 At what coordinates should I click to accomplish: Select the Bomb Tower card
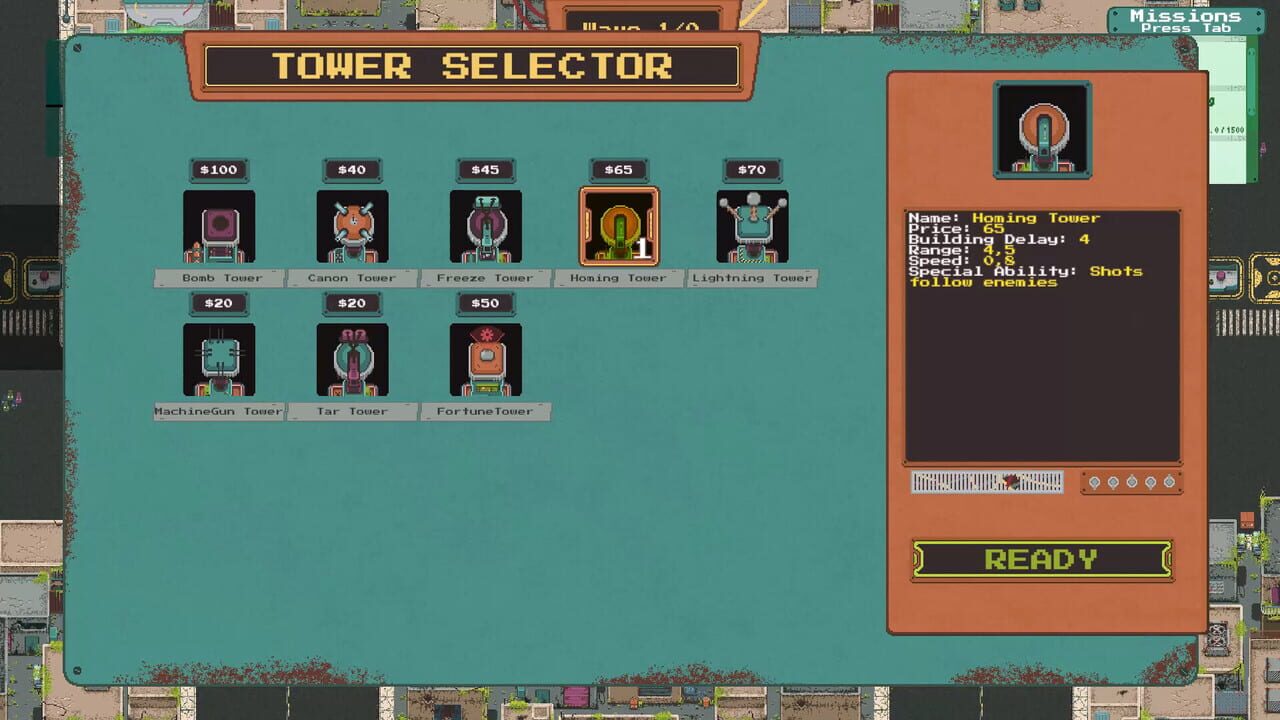click(219, 227)
